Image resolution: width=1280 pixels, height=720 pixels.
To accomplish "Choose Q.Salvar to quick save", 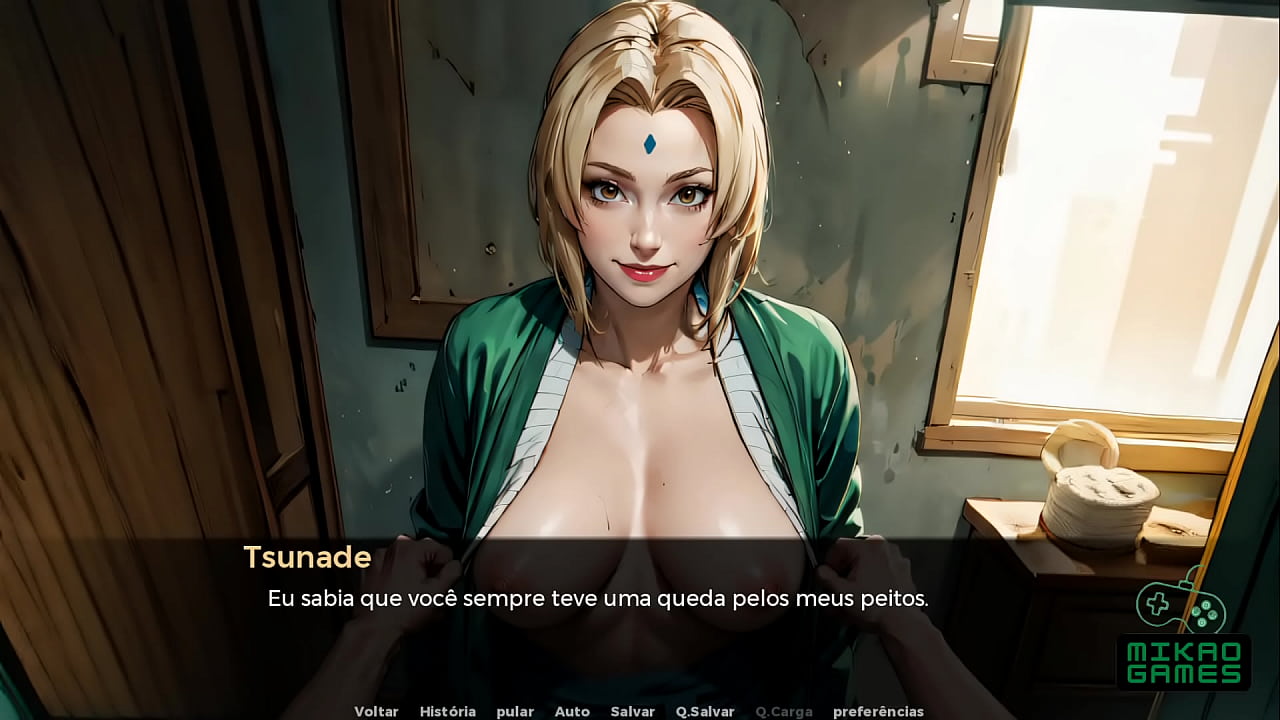I will [705, 711].
